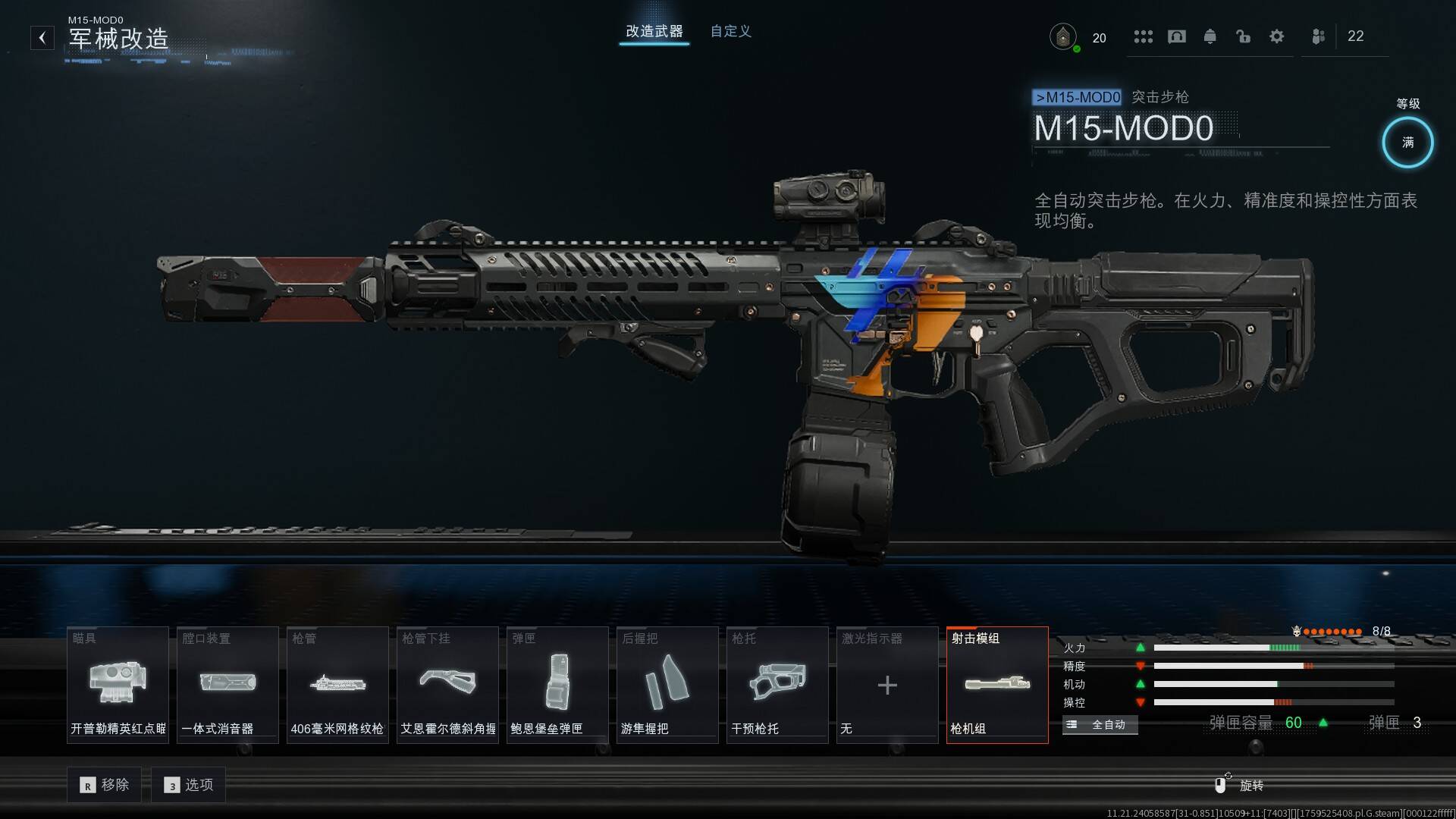The image size is (1456, 819).
Task: Select the 射击模组 fire module slot
Action: click(x=997, y=685)
